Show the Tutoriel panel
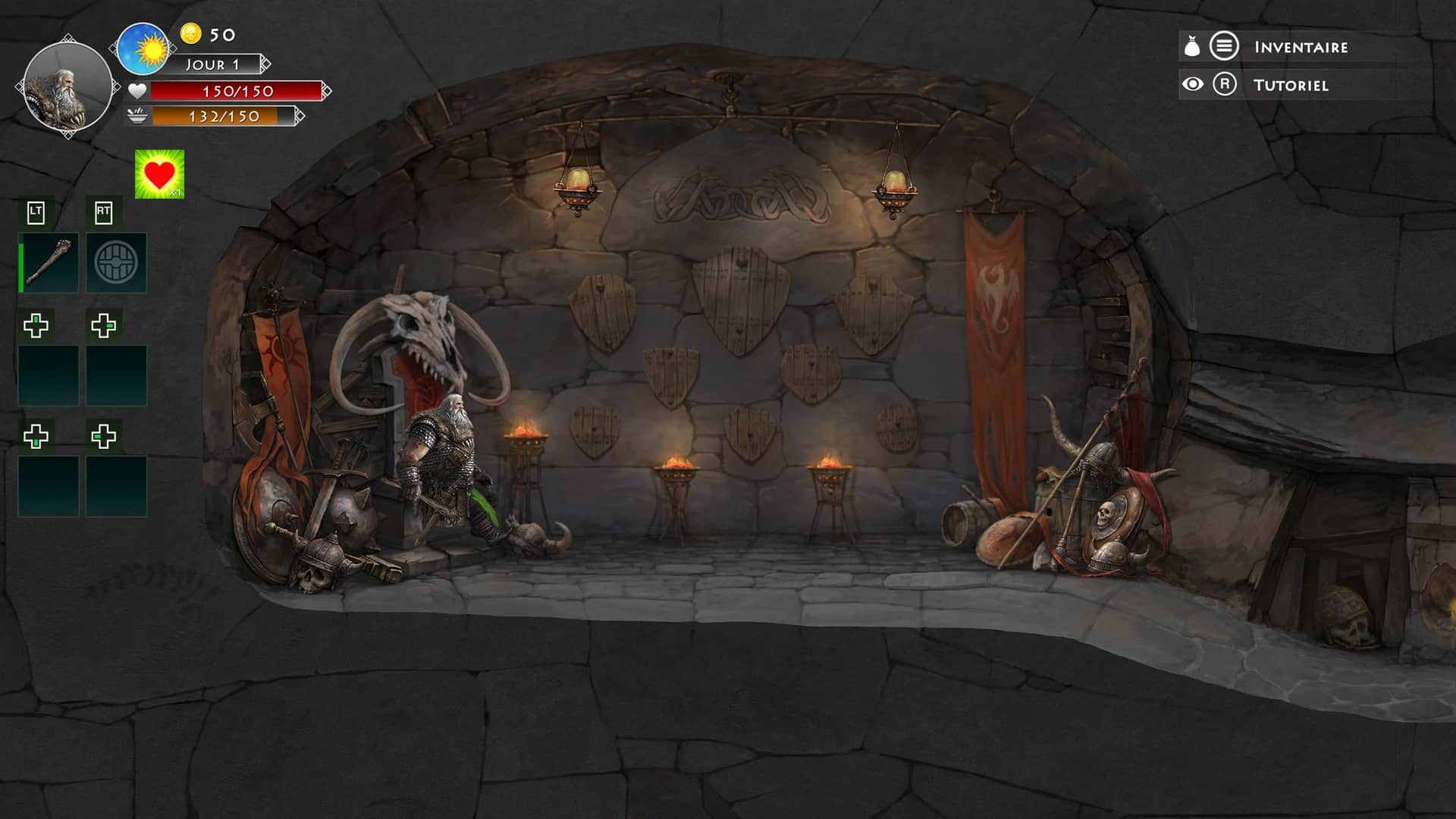This screenshot has height=819, width=1456. point(1289,85)
